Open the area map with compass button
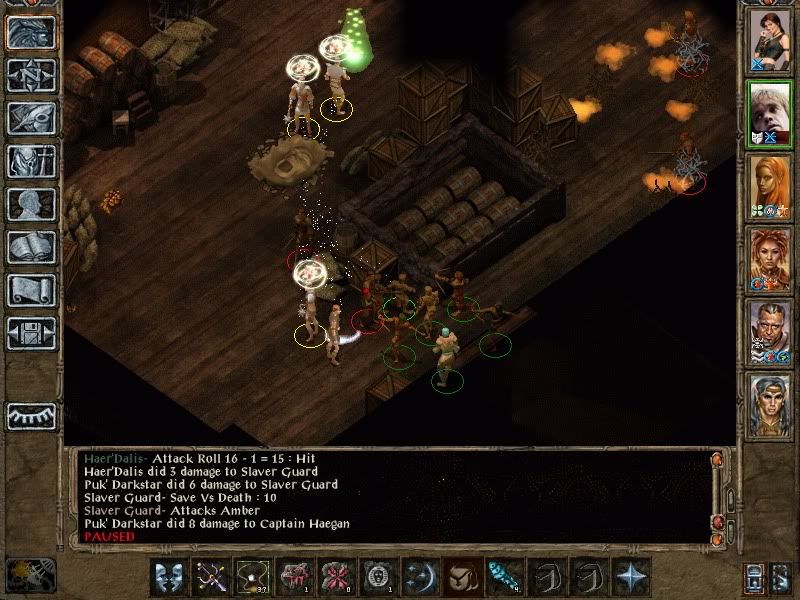The width and height of the screenshot is (800, 600). coord(31,76)
